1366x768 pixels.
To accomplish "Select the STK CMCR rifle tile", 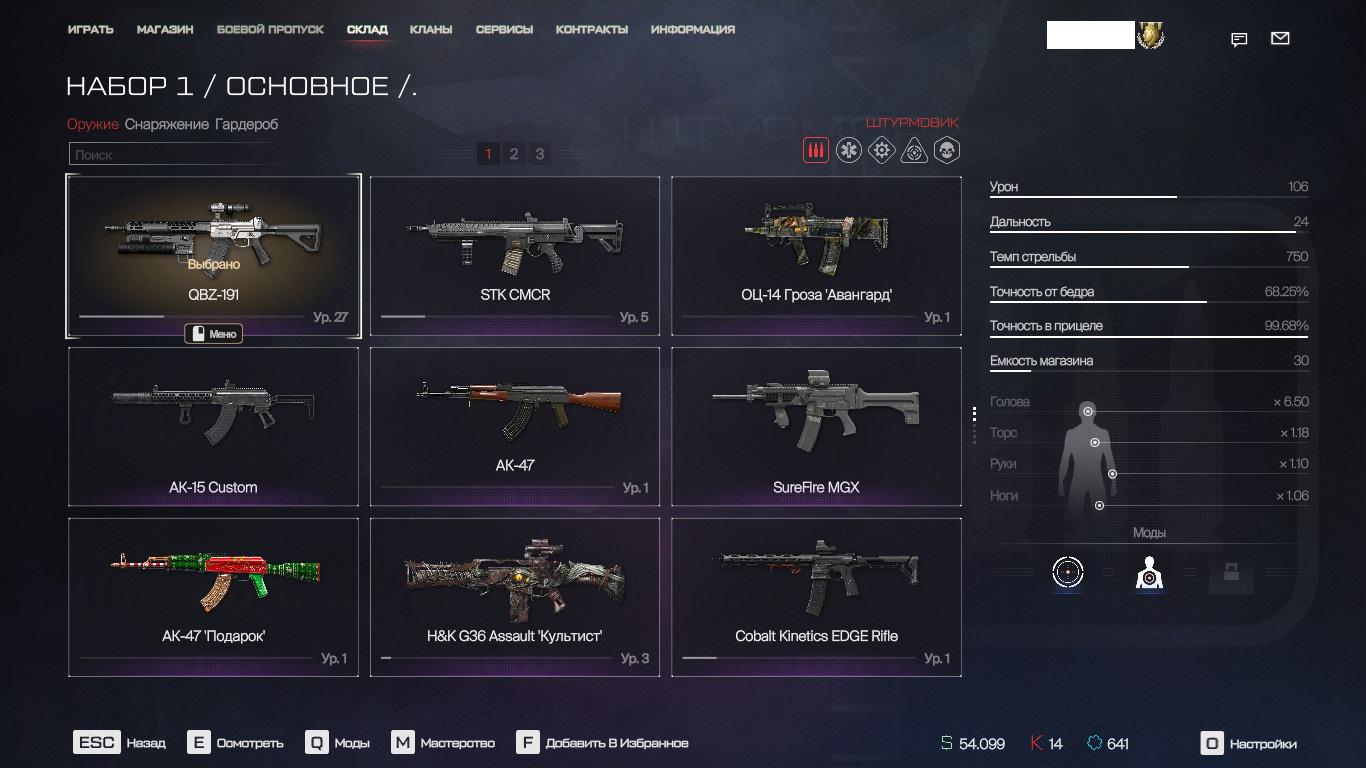I will (x=515, y=255).
